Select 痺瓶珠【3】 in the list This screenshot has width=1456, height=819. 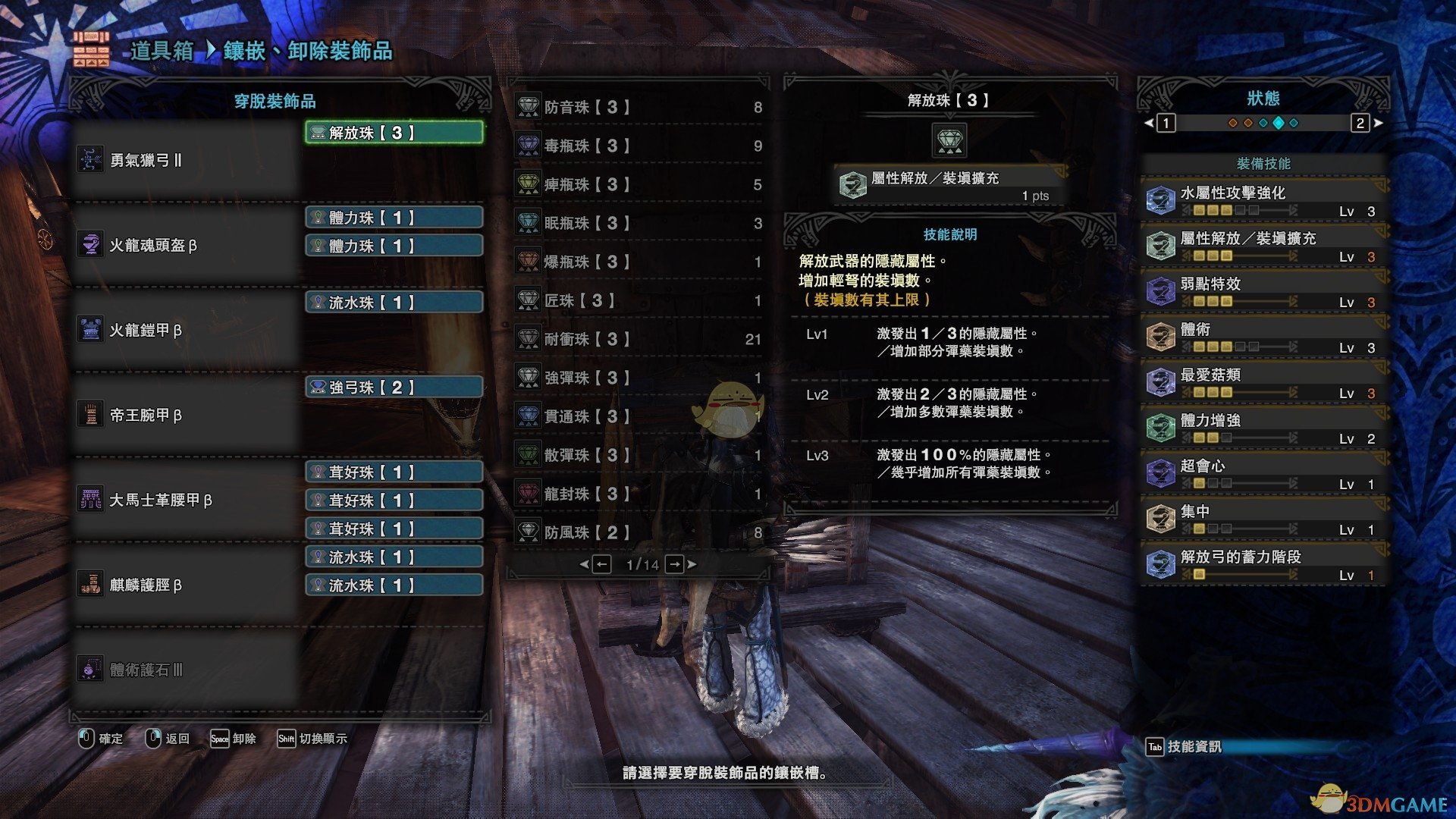pos(639,184)
